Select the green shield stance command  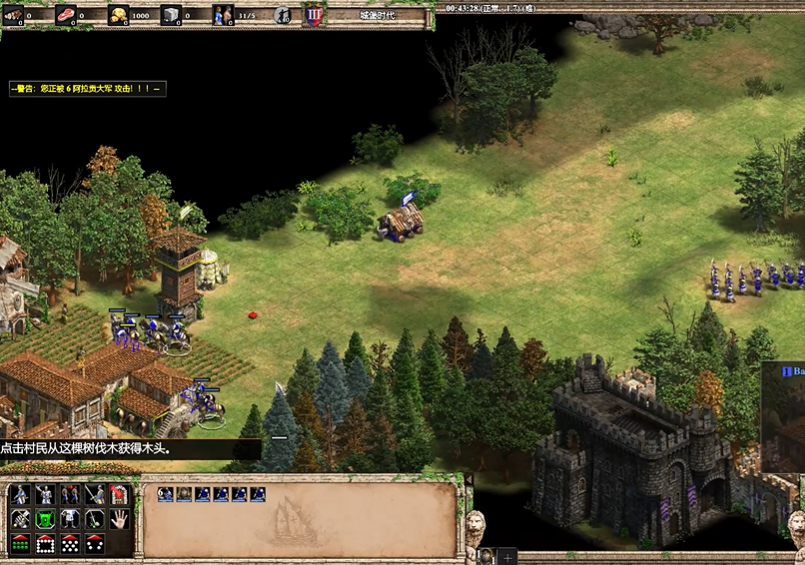click(45, 519)
